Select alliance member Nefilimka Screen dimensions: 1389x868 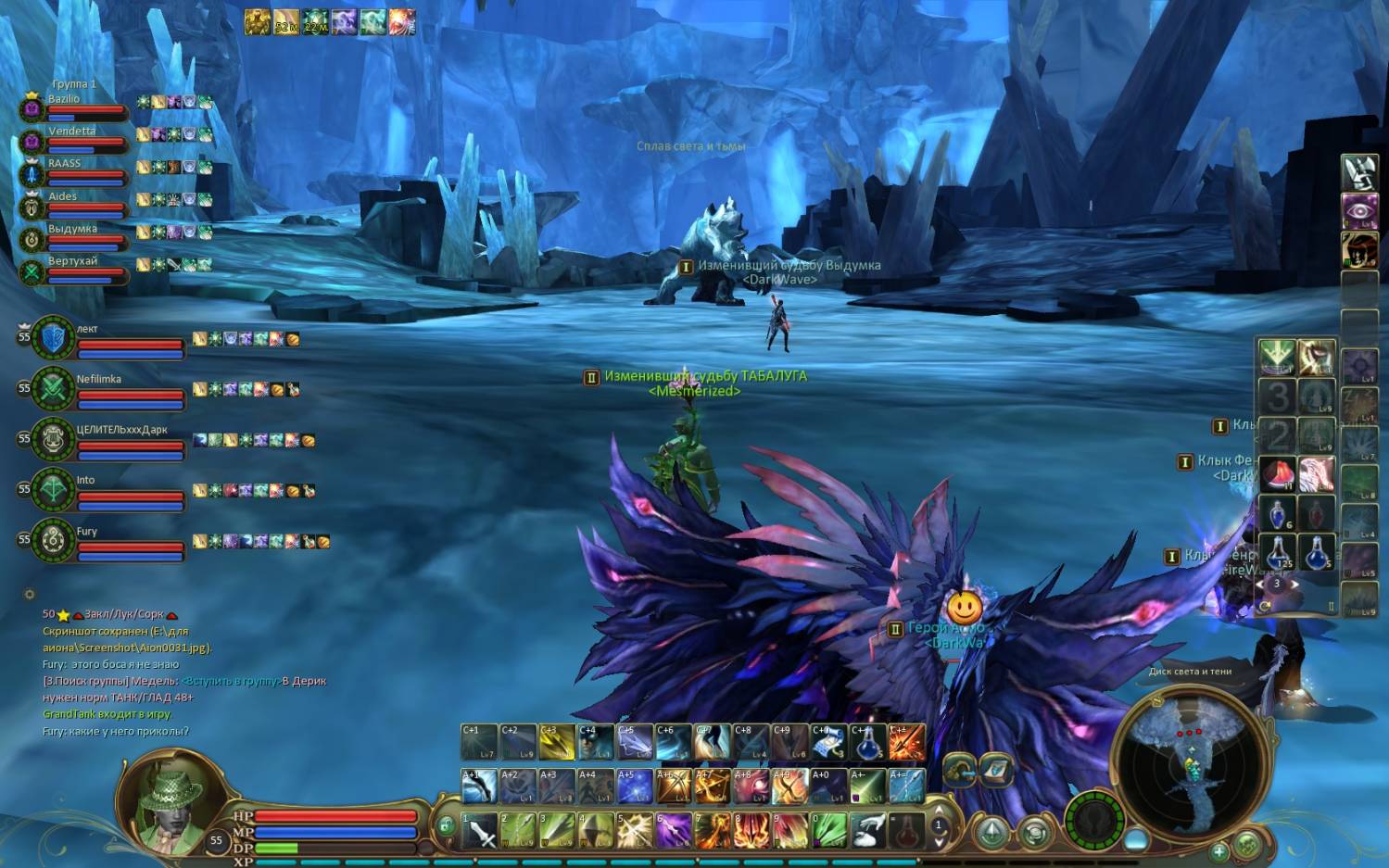click(111, 389)
